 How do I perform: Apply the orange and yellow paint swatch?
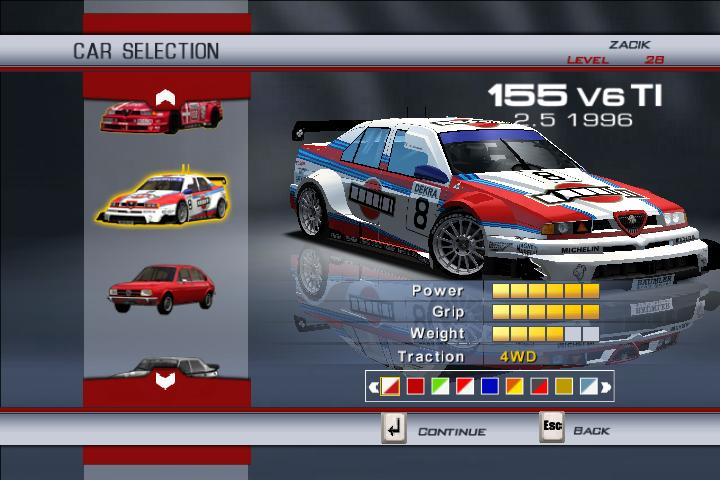(514, 385)
